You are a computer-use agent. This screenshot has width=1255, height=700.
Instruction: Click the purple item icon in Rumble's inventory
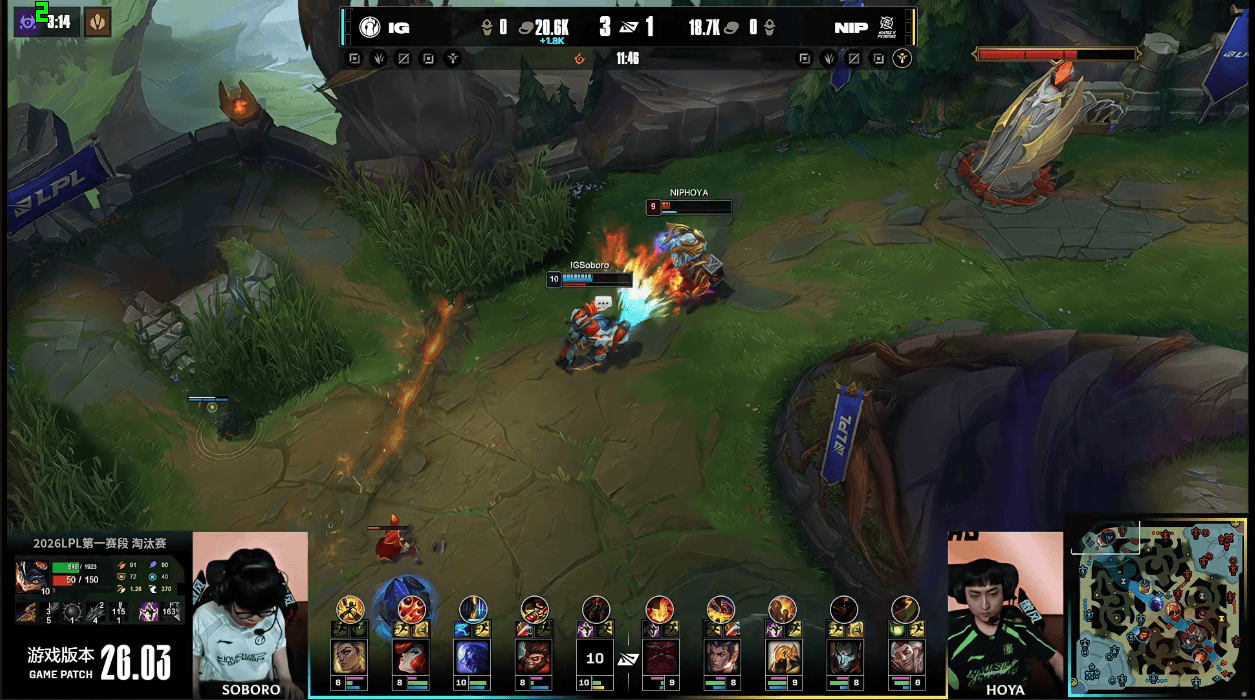tap(148, 612)
